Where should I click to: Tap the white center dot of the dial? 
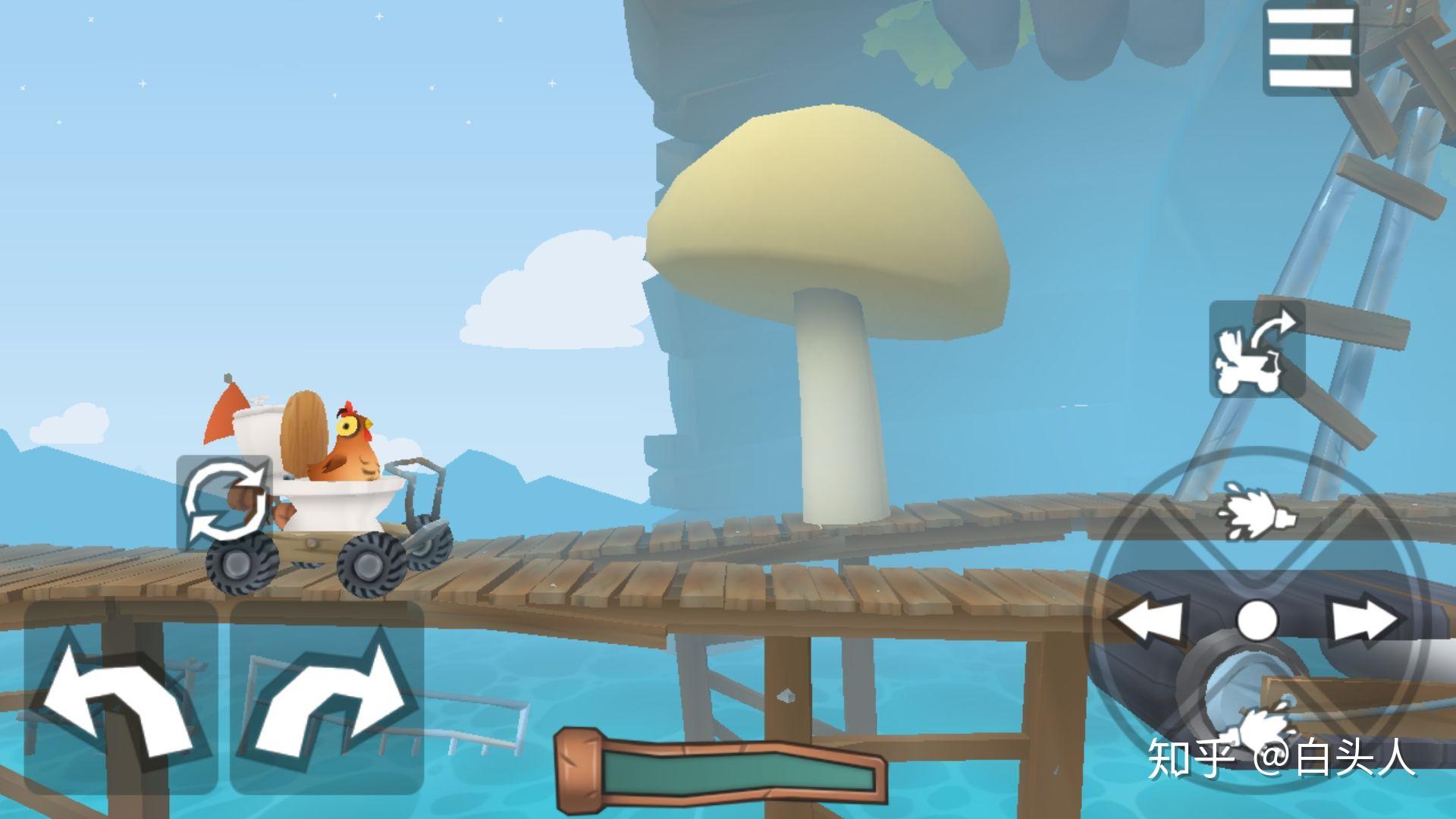pyautogui.click(x=1257, y=620)
